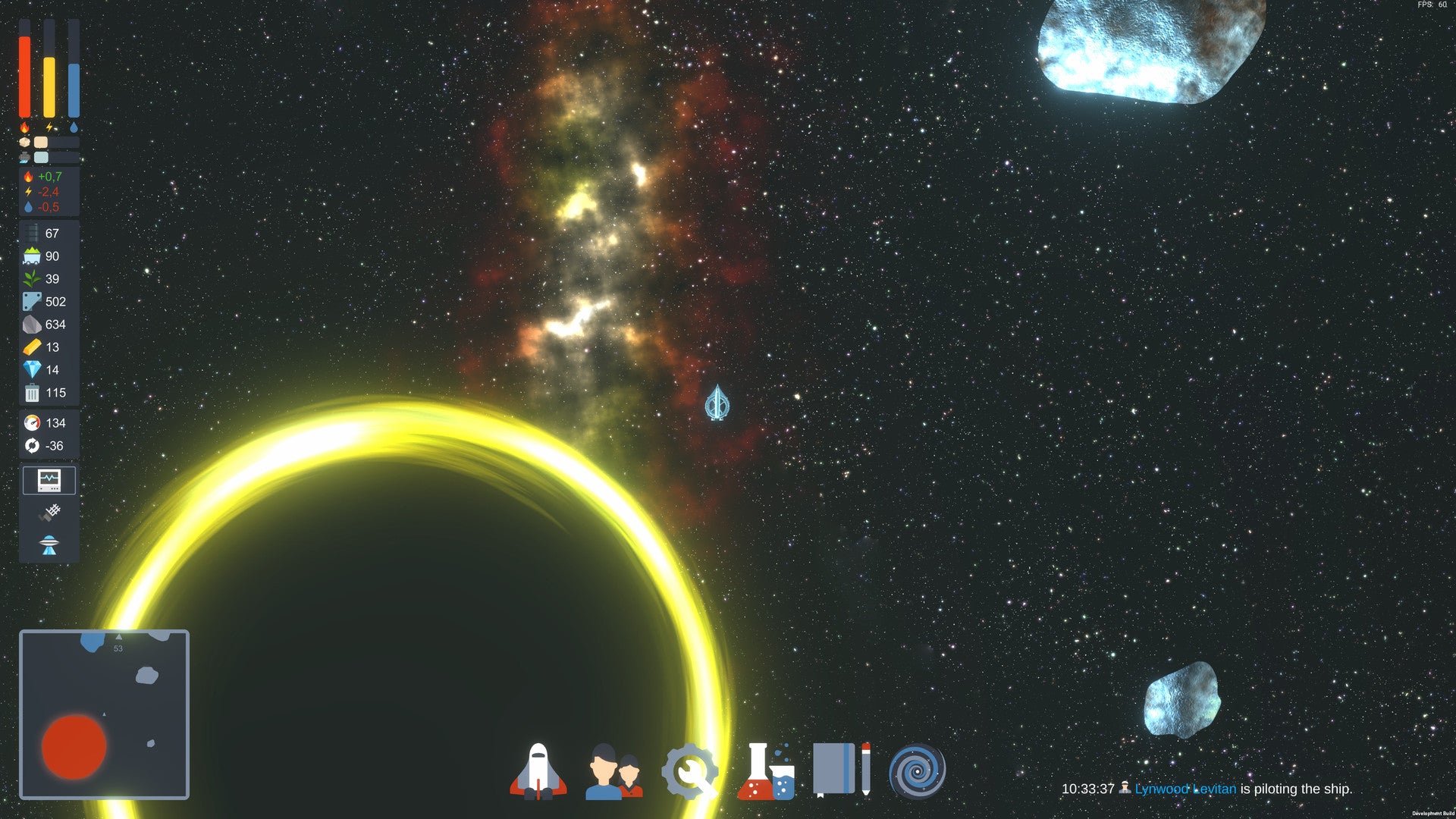This screenshot has width=1456, height=819.
Task: Toggle the UFO tractor beam icon
Action: point(49,544)
